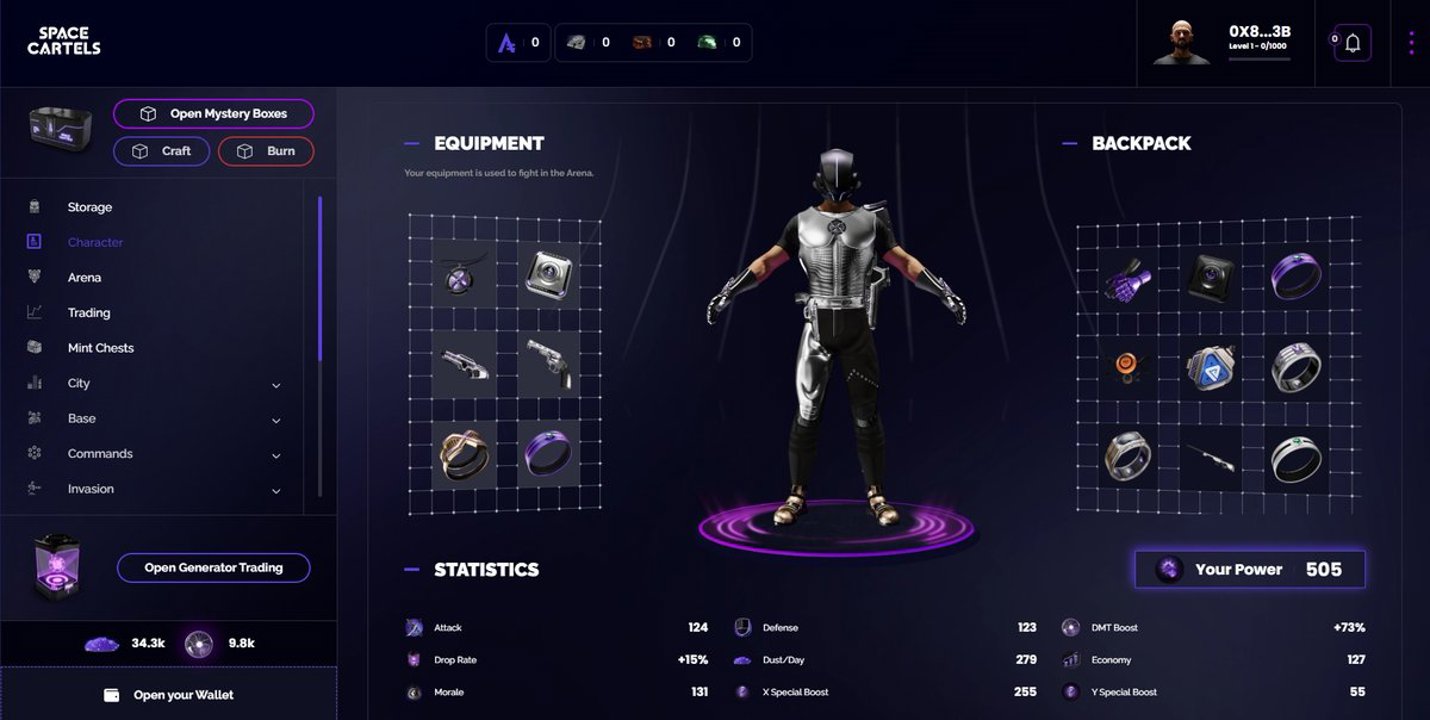This screenshot has height=720, width=1430.
Task: Open Generator Trading
Action: pyautogui.click(x=214, y=568)
